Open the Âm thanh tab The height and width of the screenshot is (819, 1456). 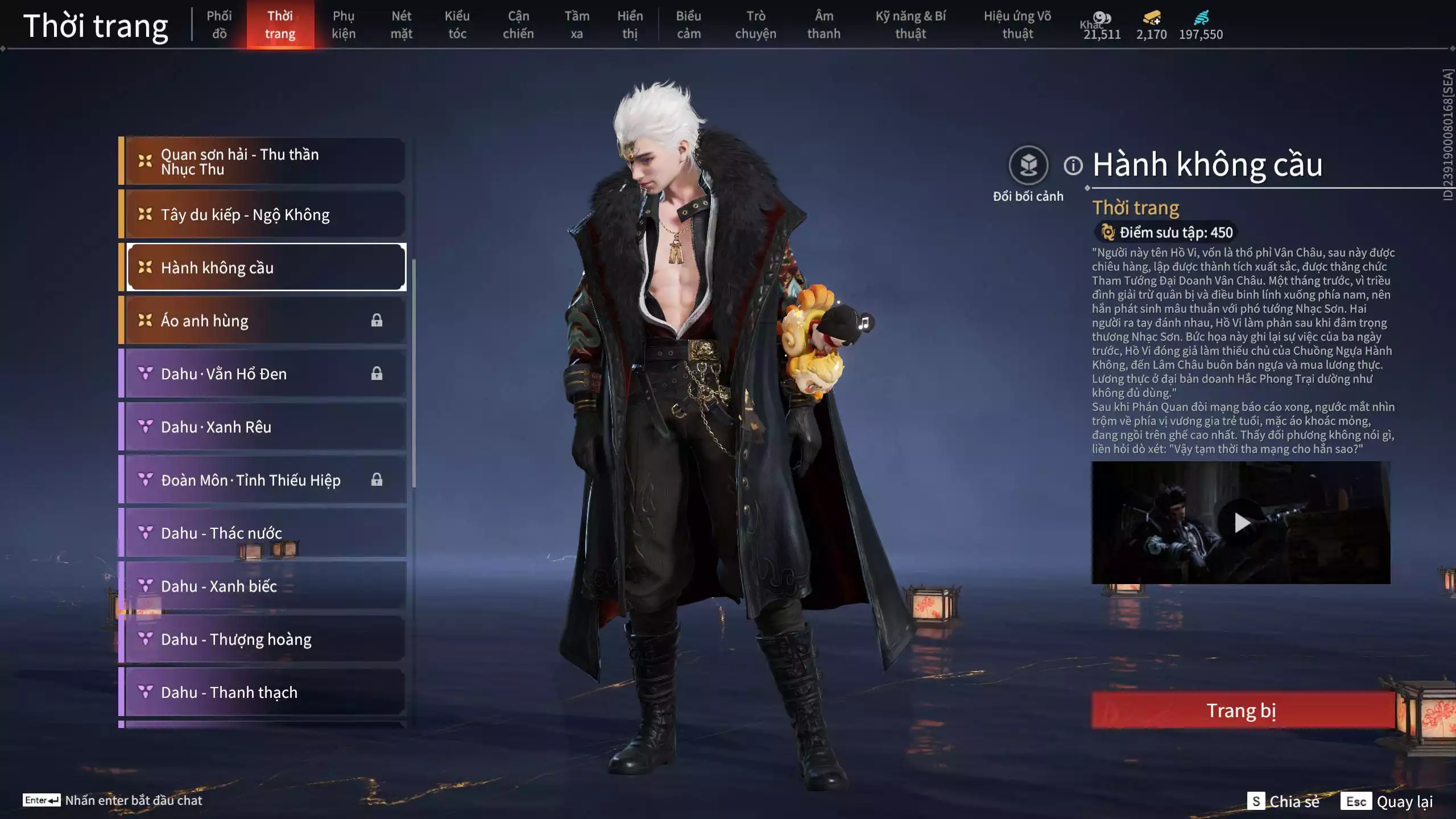click(824, 24)
